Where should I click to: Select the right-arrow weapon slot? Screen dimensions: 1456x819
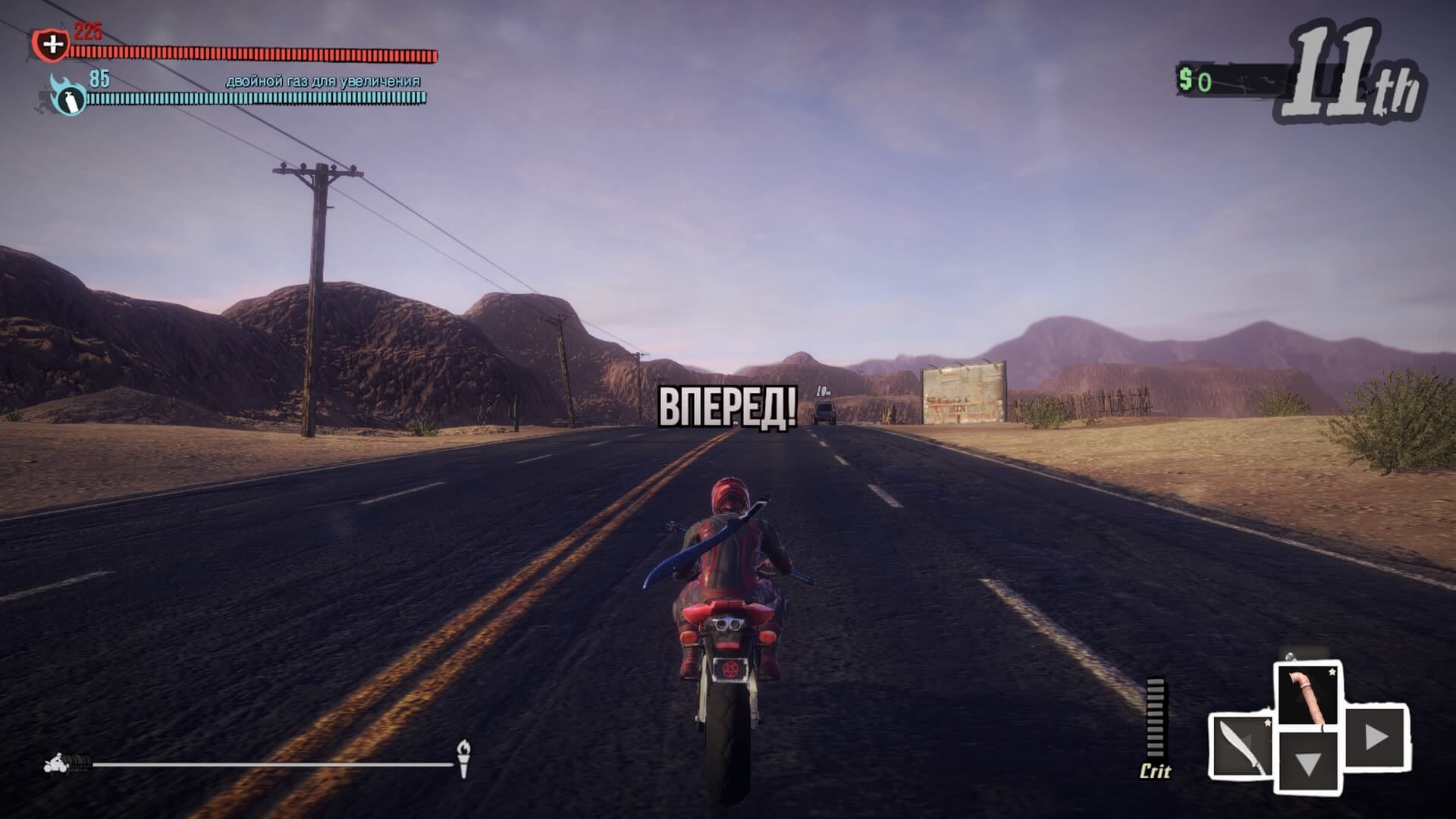[1376, 736]
